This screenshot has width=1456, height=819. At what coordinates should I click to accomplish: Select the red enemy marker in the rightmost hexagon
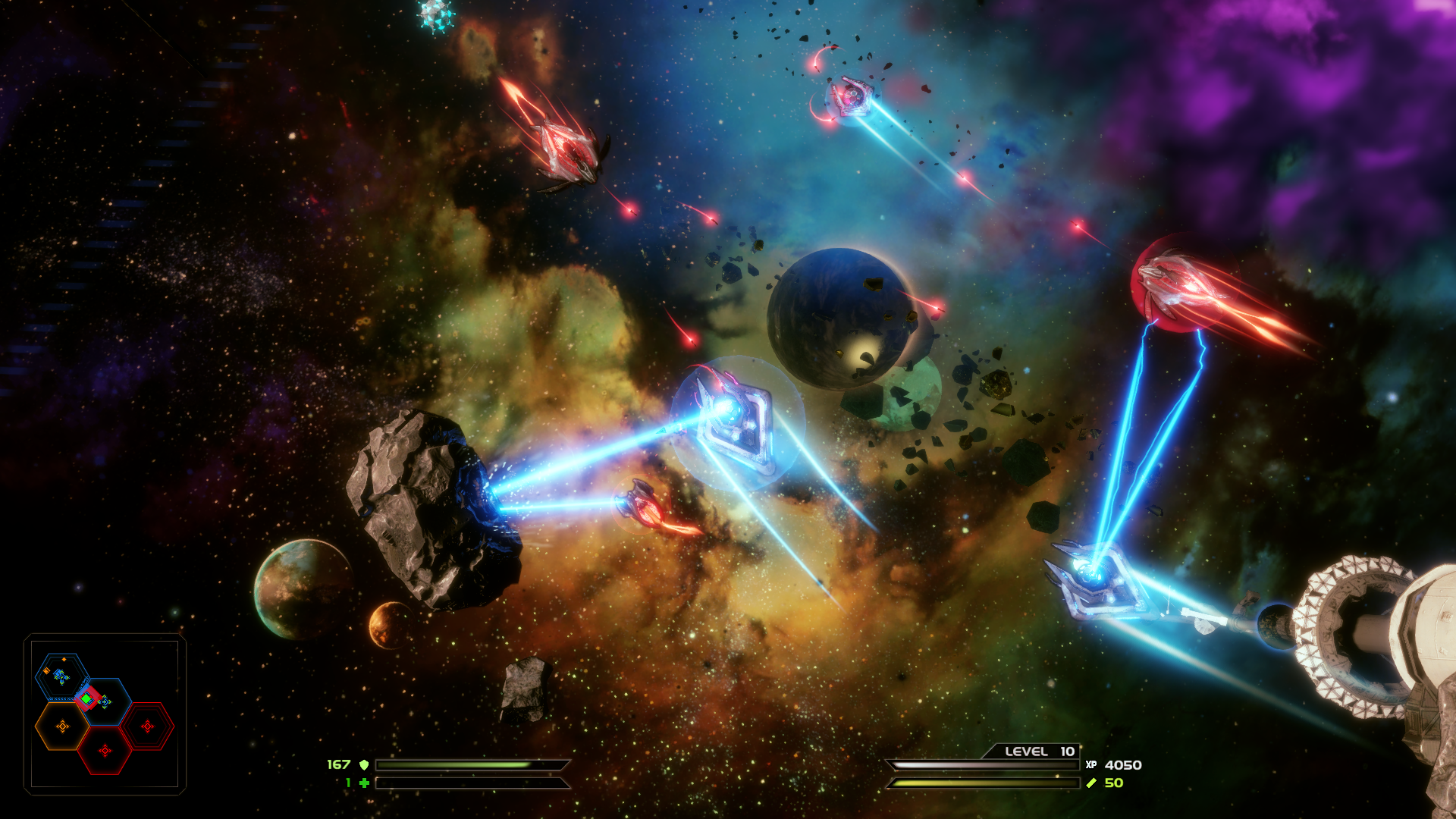point(148,726)
